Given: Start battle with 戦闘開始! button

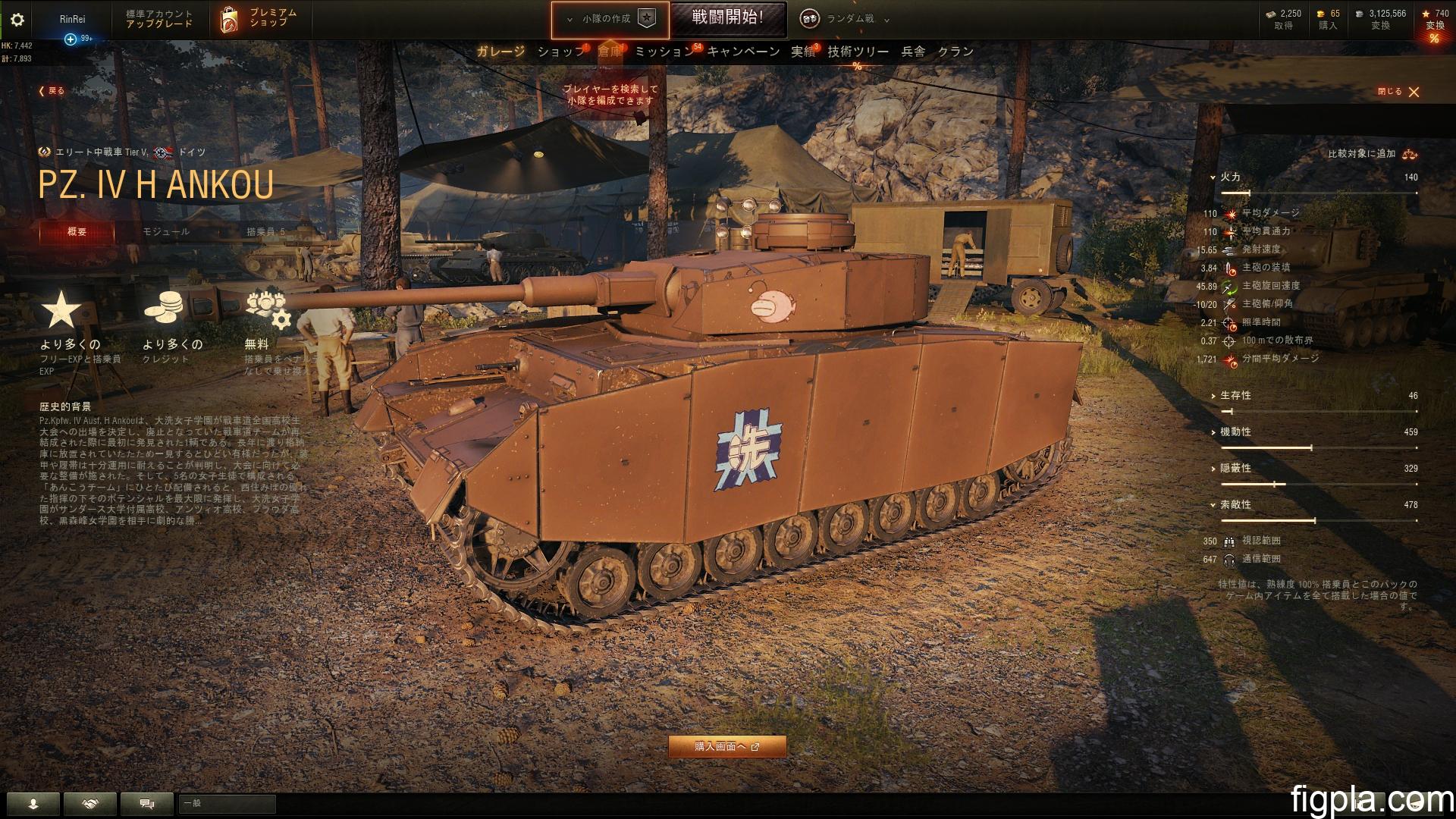Looking at the screenshot, I should tap(727, 18).
